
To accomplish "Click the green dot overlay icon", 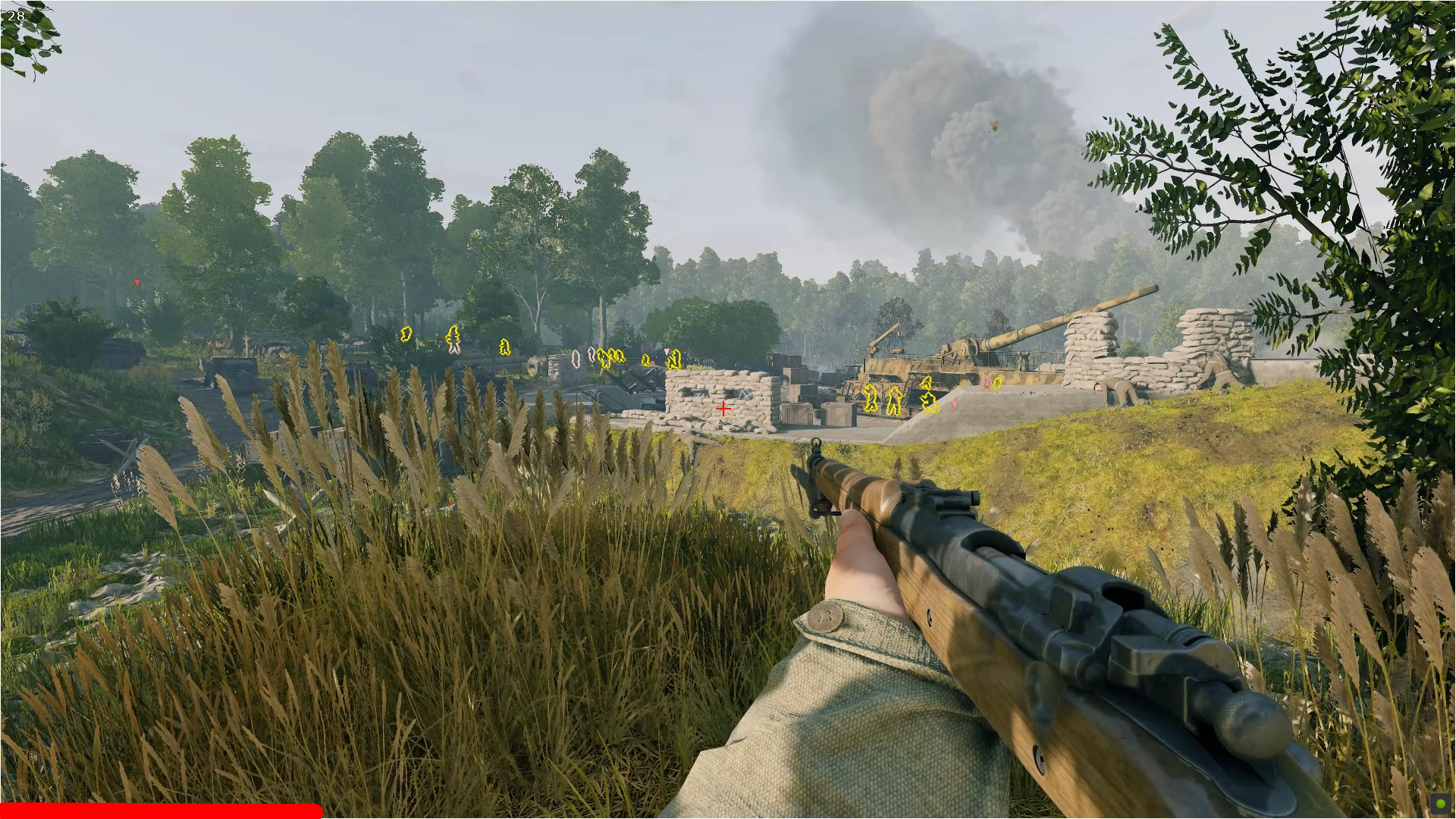I will click(1440, 804).
